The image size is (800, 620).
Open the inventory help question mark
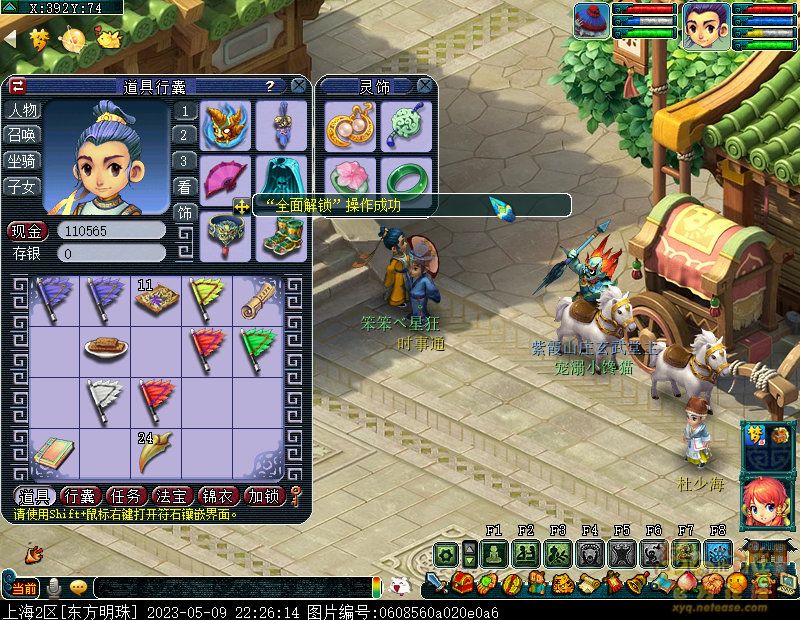270,87
